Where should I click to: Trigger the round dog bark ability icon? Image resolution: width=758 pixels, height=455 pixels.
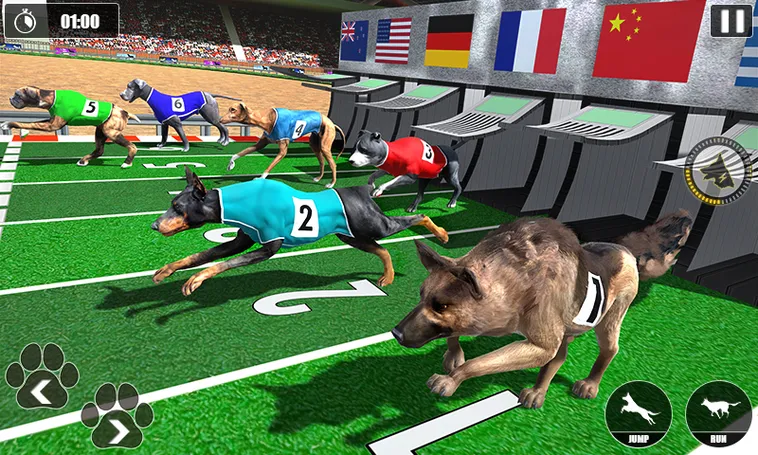tap(718, 170)
